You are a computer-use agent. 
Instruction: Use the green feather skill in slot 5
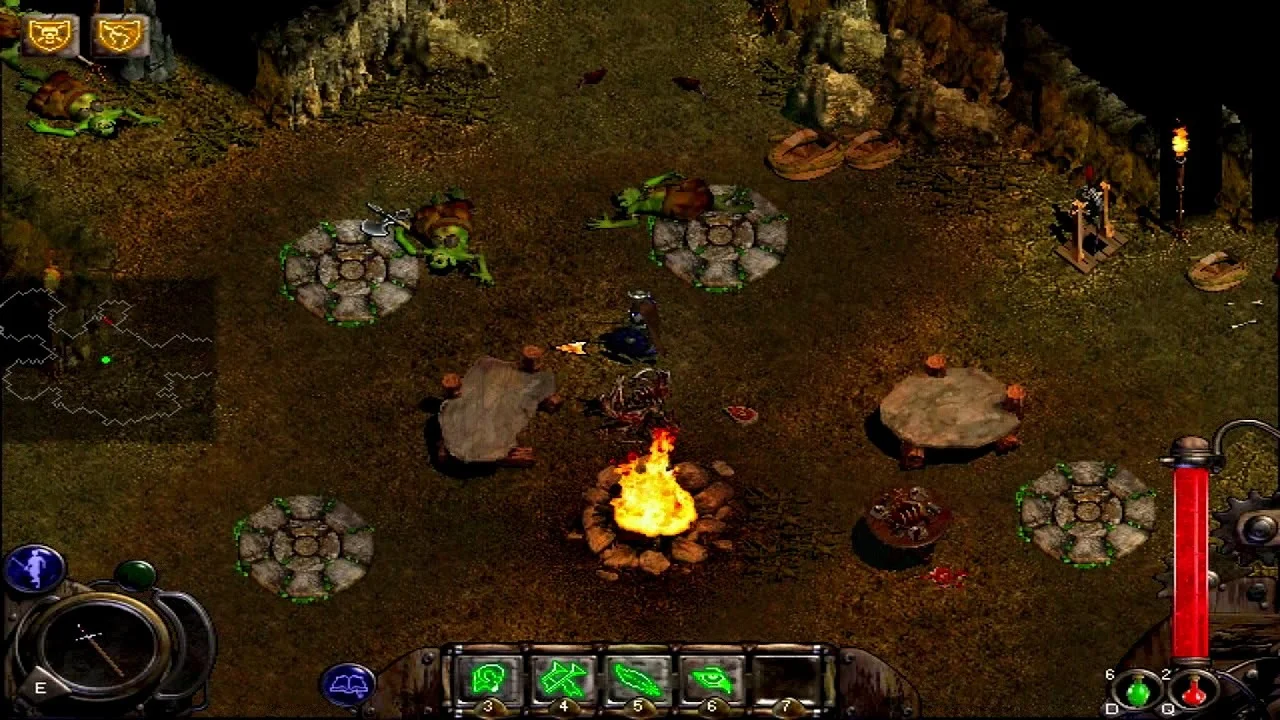[638, 680]
